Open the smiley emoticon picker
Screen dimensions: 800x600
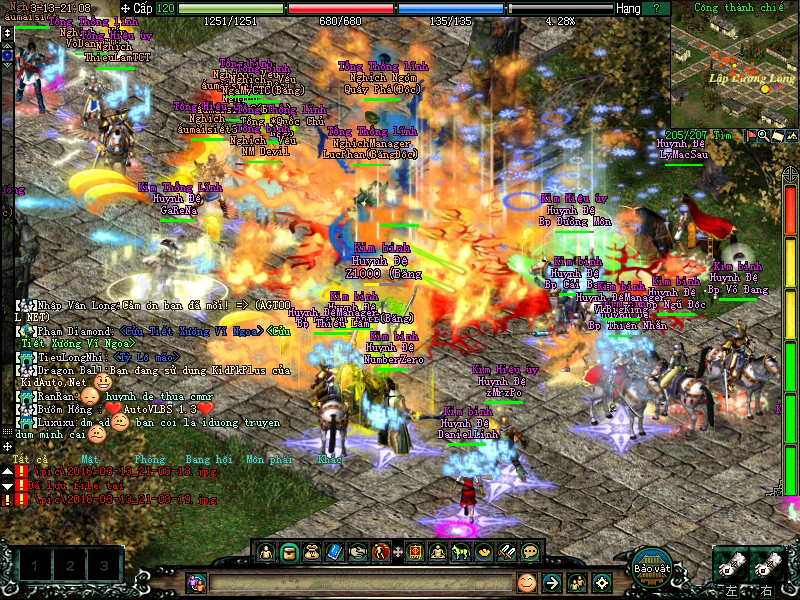pyautogui.click(x=526, y=582)
